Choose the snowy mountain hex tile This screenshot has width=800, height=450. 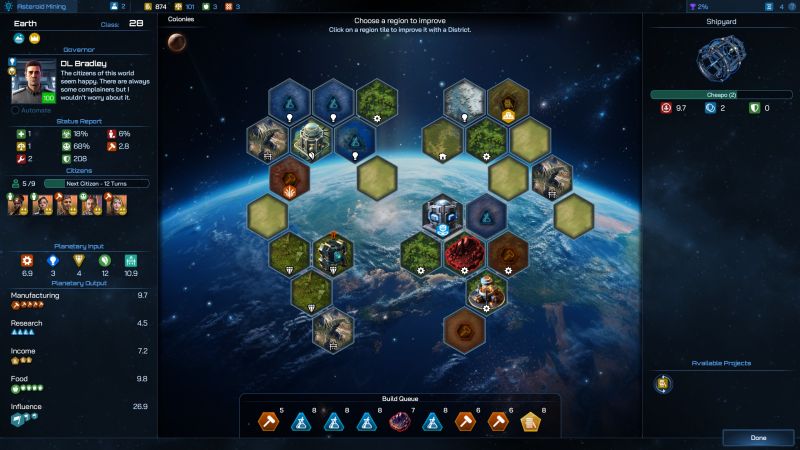[x=464, y=101]
